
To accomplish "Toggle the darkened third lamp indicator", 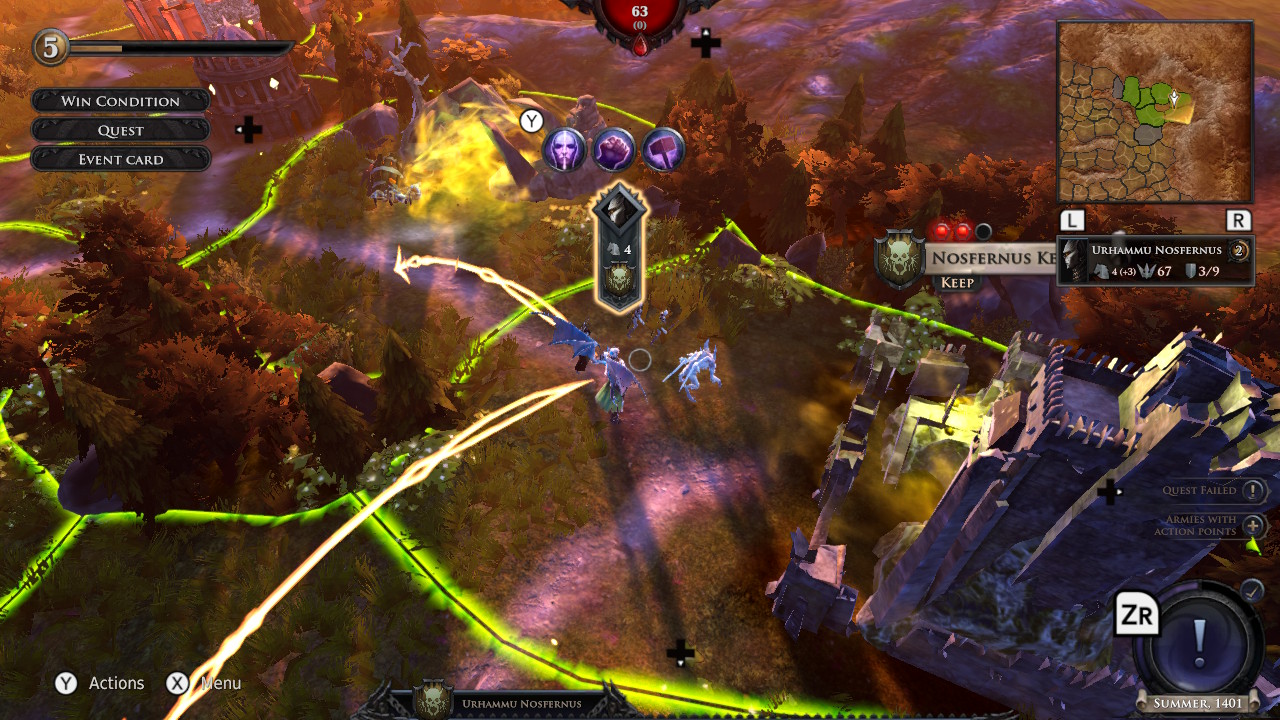I will 983,232.
